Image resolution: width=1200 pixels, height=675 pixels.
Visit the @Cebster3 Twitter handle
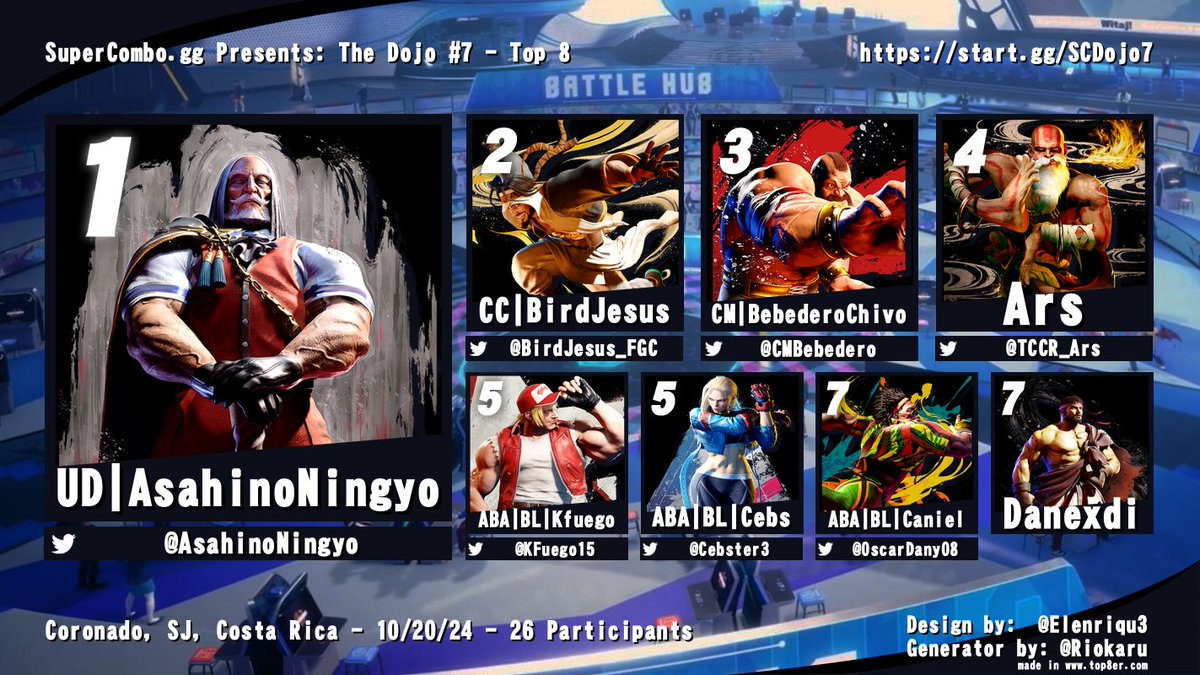coord(721,548)
